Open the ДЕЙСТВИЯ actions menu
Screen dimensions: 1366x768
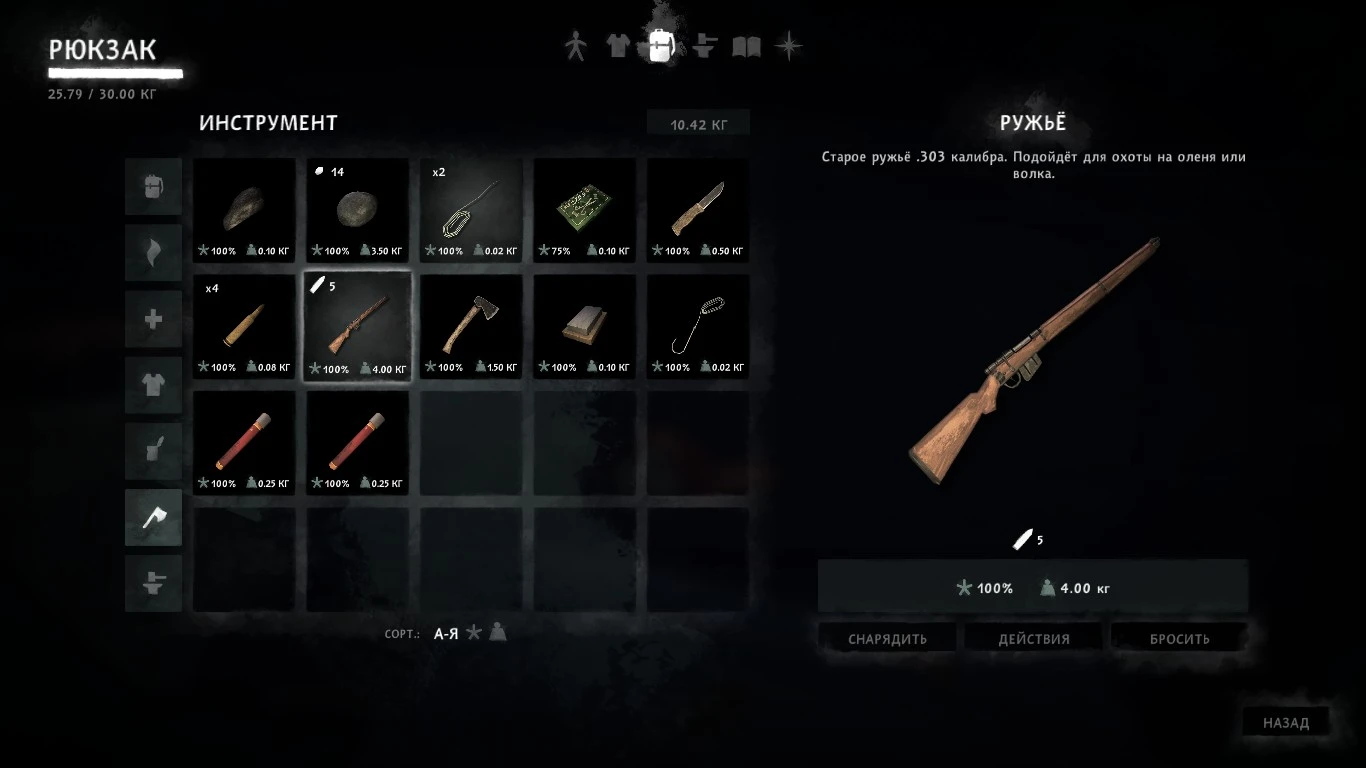(1033, 637)
